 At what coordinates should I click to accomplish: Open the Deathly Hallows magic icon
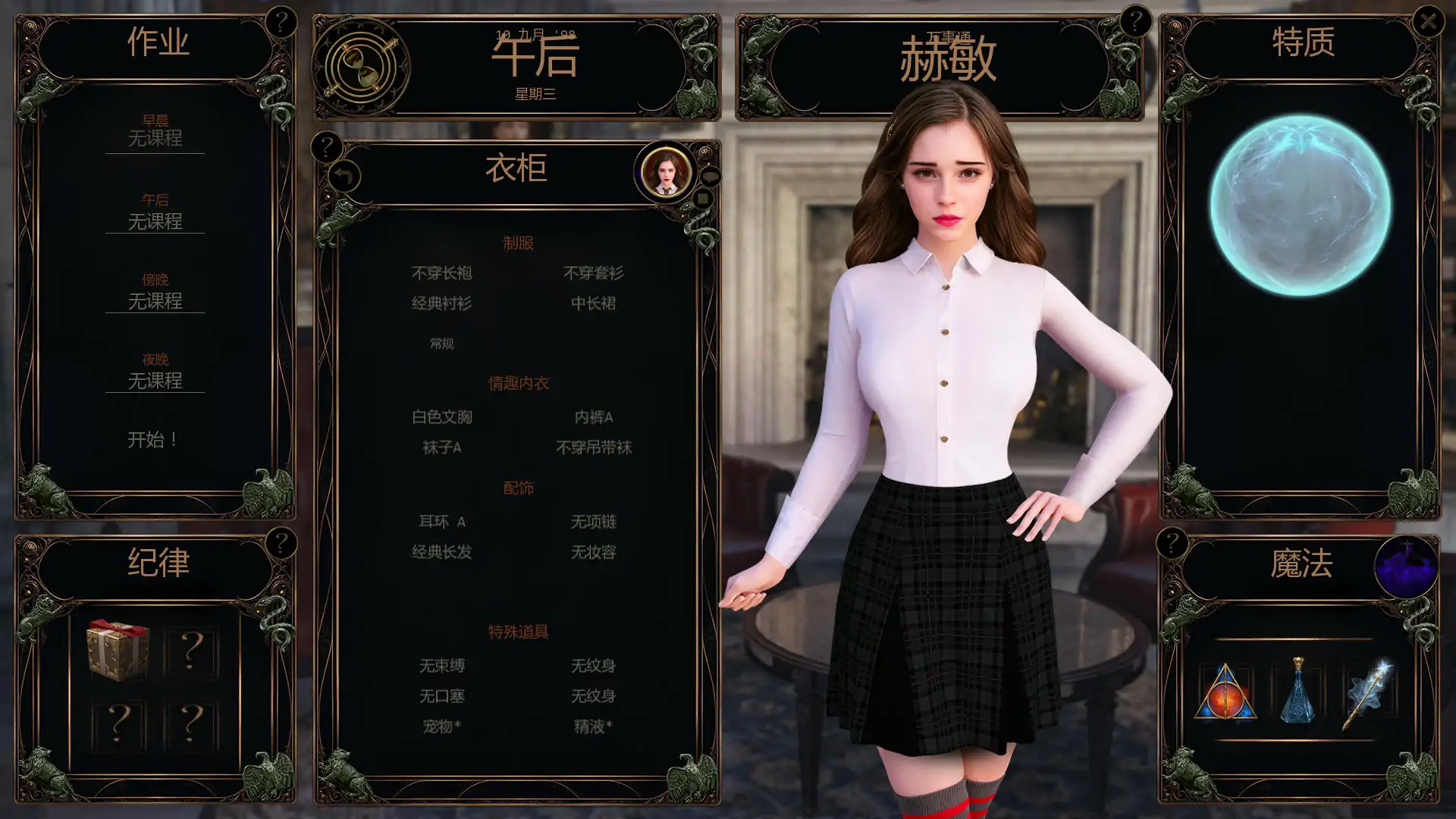click(x=1226, y=691)
